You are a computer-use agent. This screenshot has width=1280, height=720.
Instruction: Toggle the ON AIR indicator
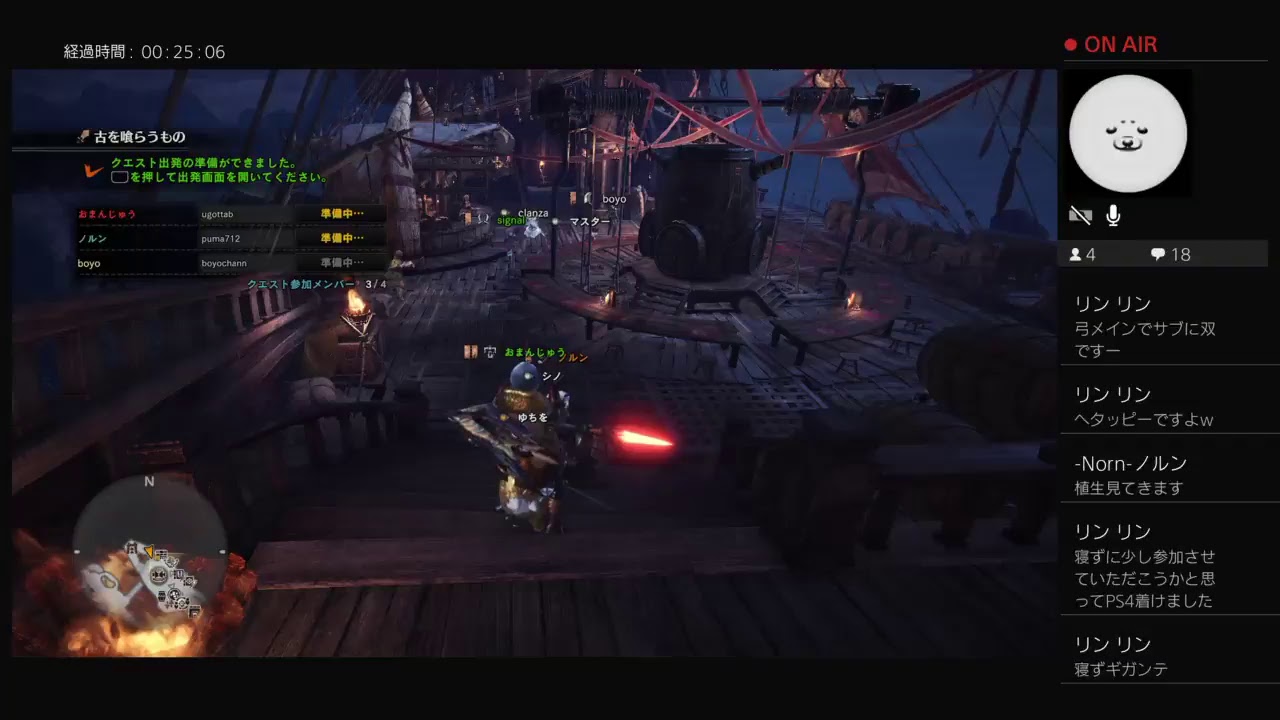pos(1113,44)
